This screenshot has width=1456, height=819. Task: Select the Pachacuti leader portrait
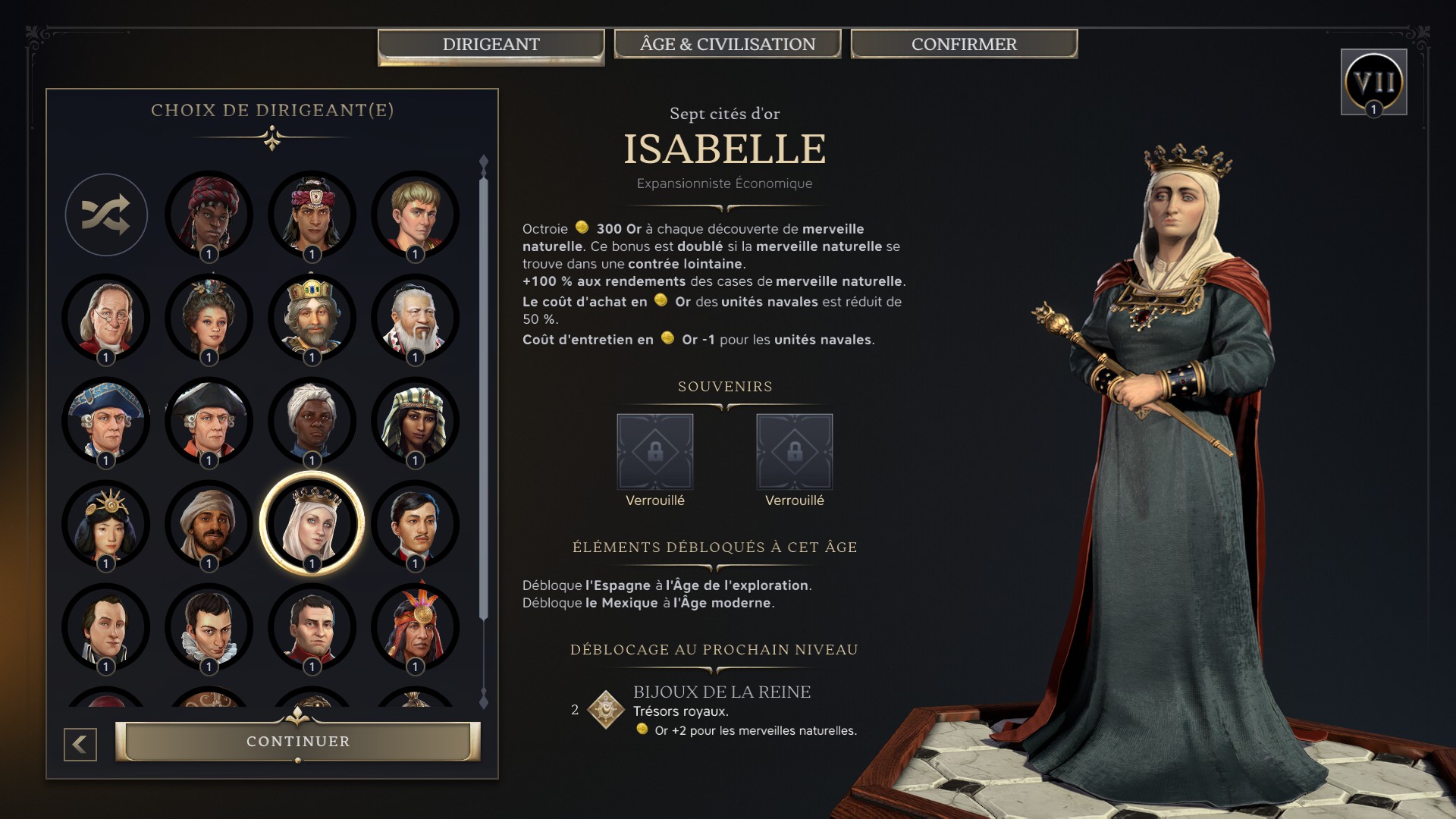click(413, 628)
